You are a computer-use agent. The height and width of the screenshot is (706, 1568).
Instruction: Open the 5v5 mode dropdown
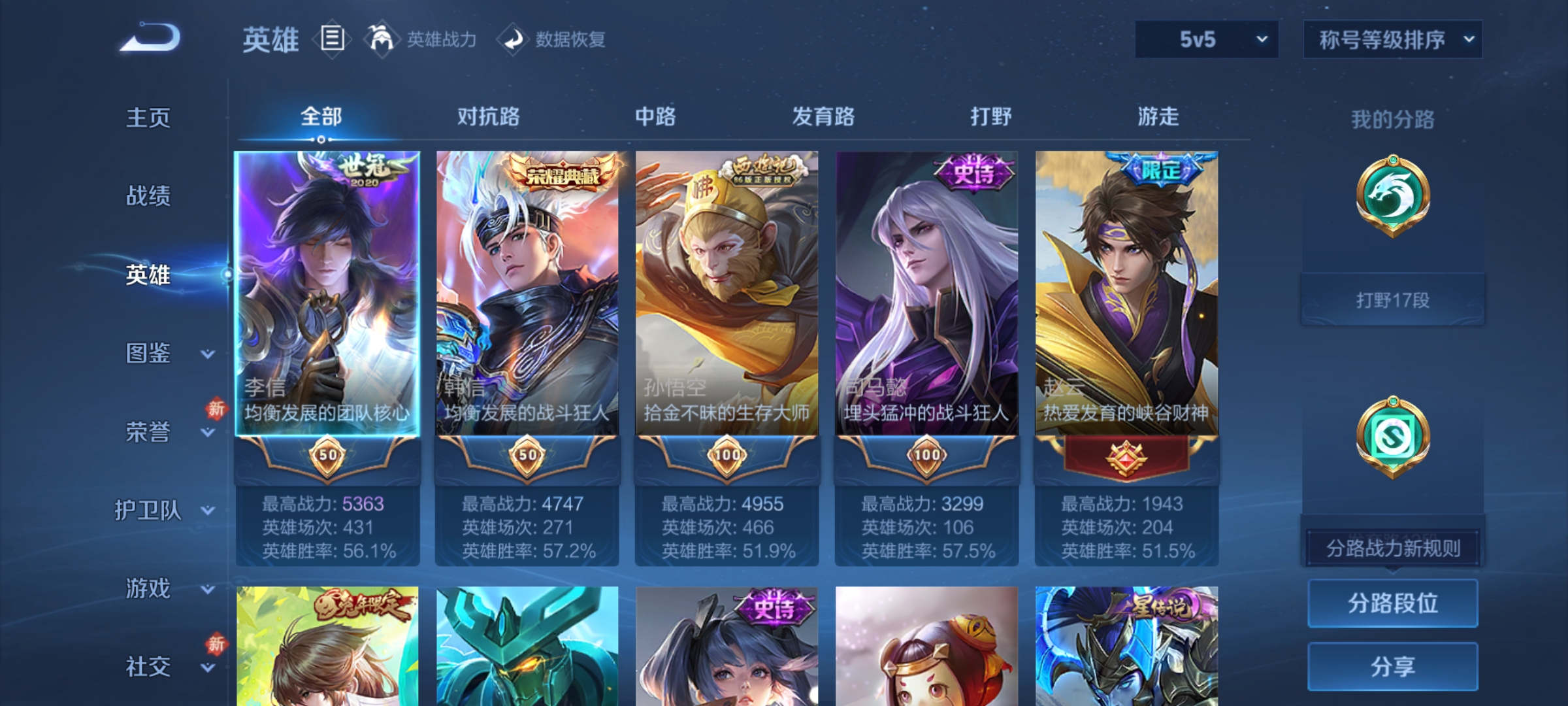coord(1204,41)
